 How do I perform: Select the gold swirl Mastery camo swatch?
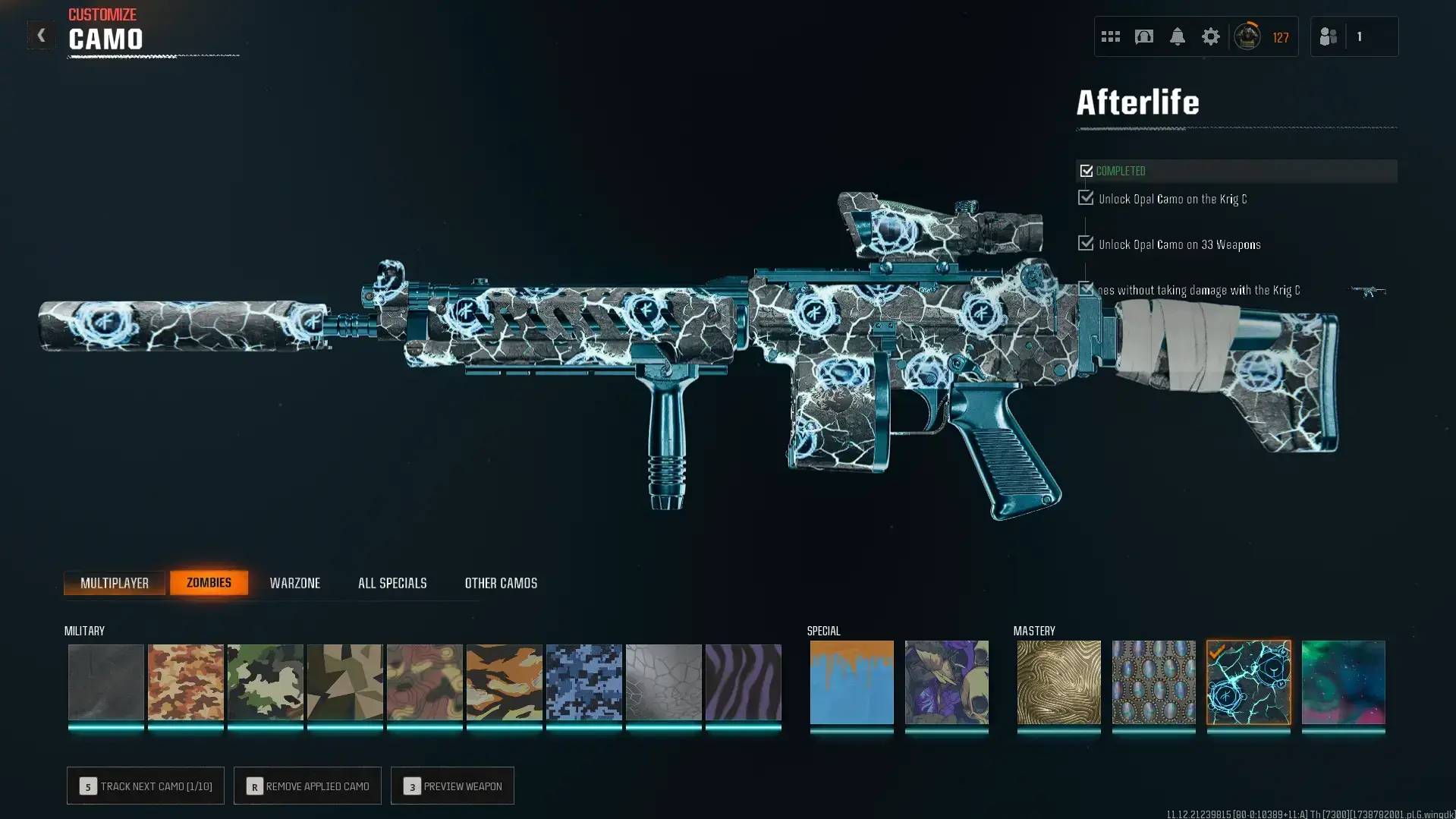1058,682
